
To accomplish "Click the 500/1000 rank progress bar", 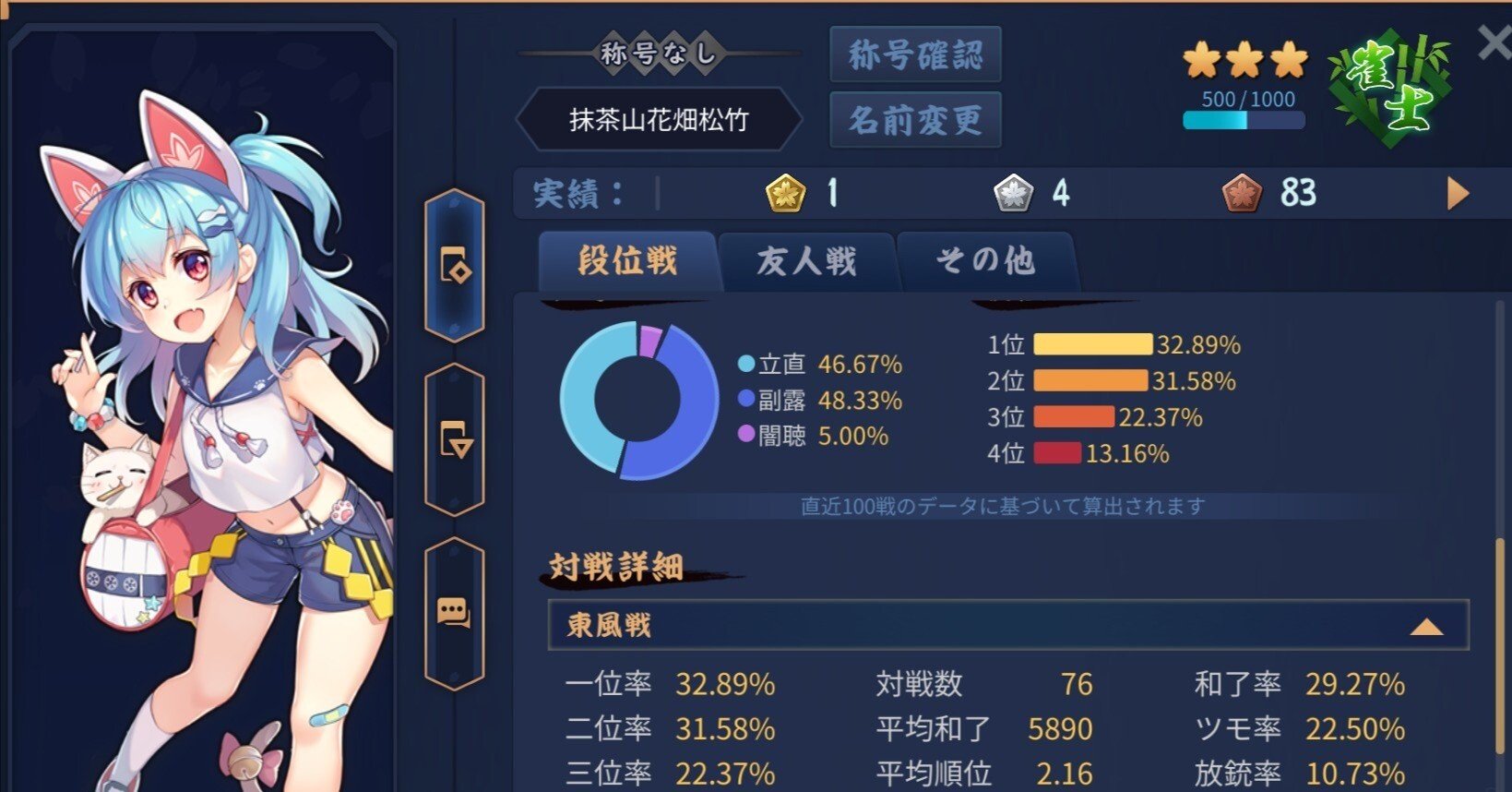I will click(x=1243, y=117).
